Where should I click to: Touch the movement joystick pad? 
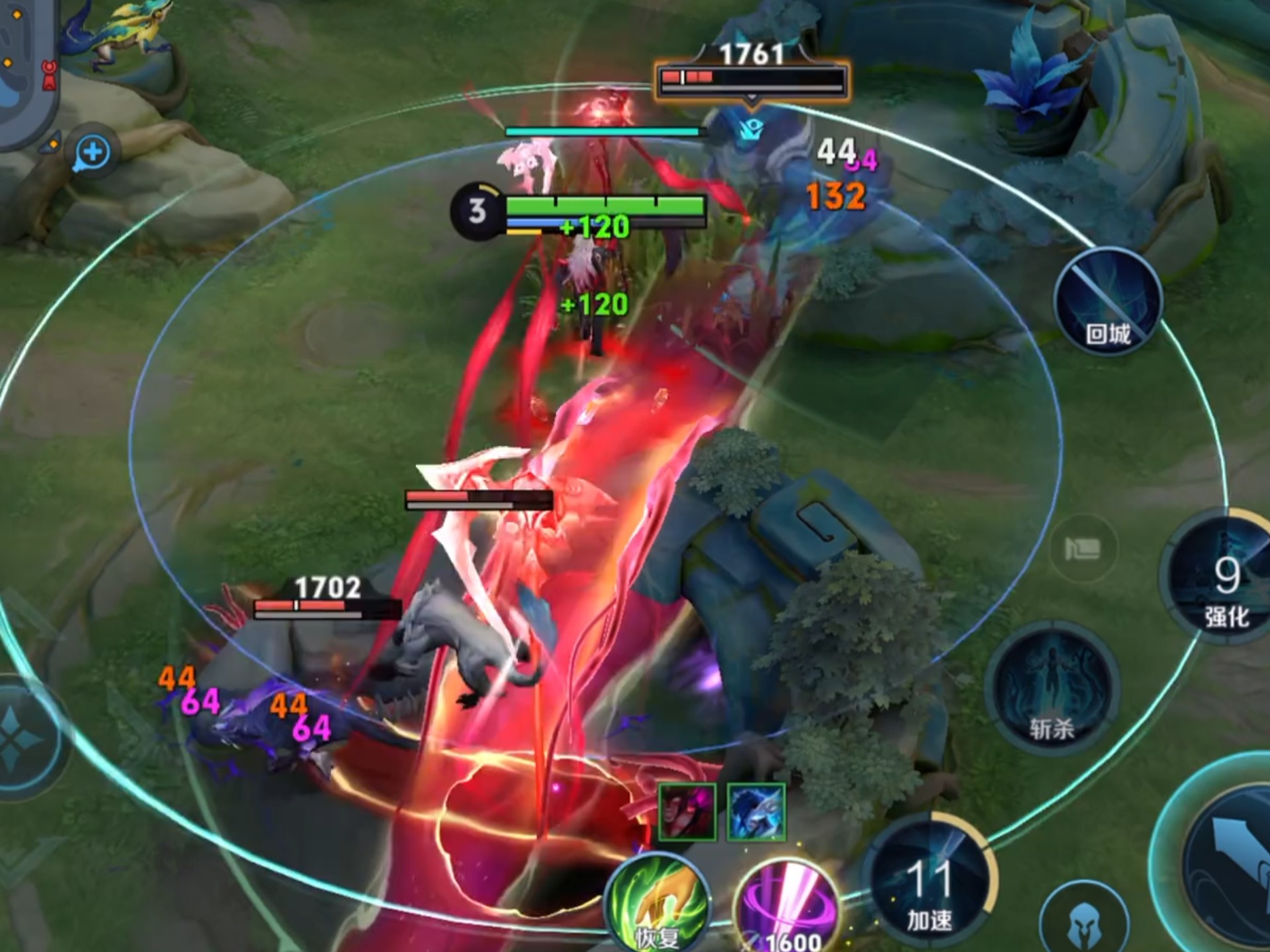pyautogui.click(x=26, y=737)
